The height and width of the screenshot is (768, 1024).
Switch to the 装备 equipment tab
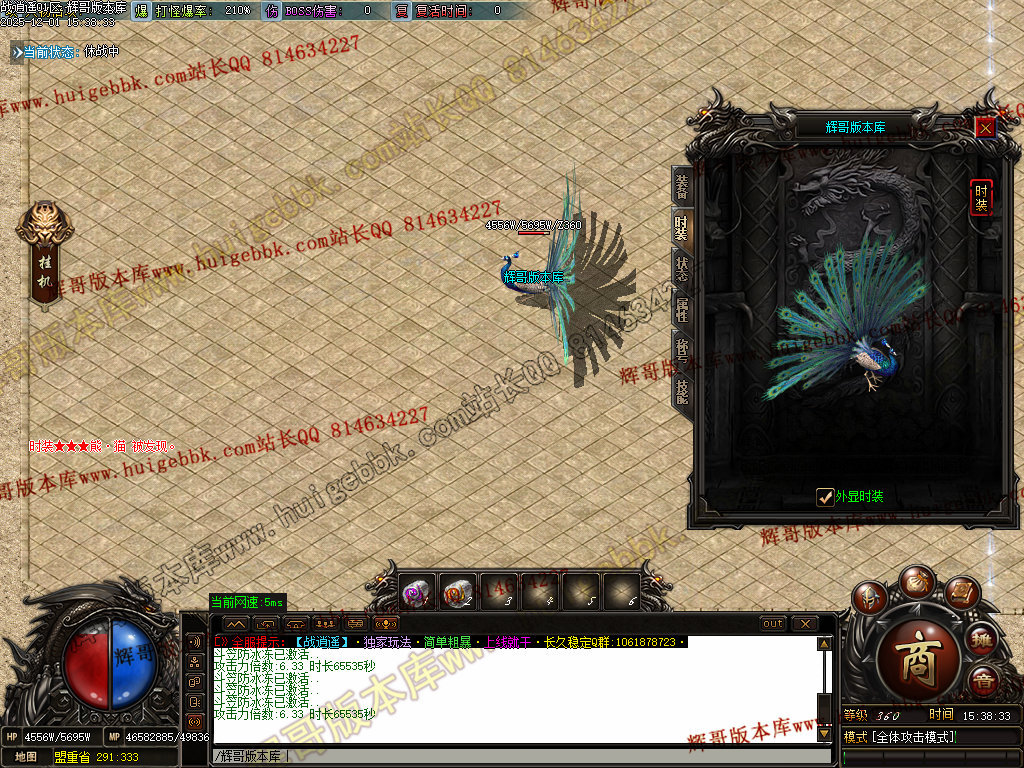point(681,186)
